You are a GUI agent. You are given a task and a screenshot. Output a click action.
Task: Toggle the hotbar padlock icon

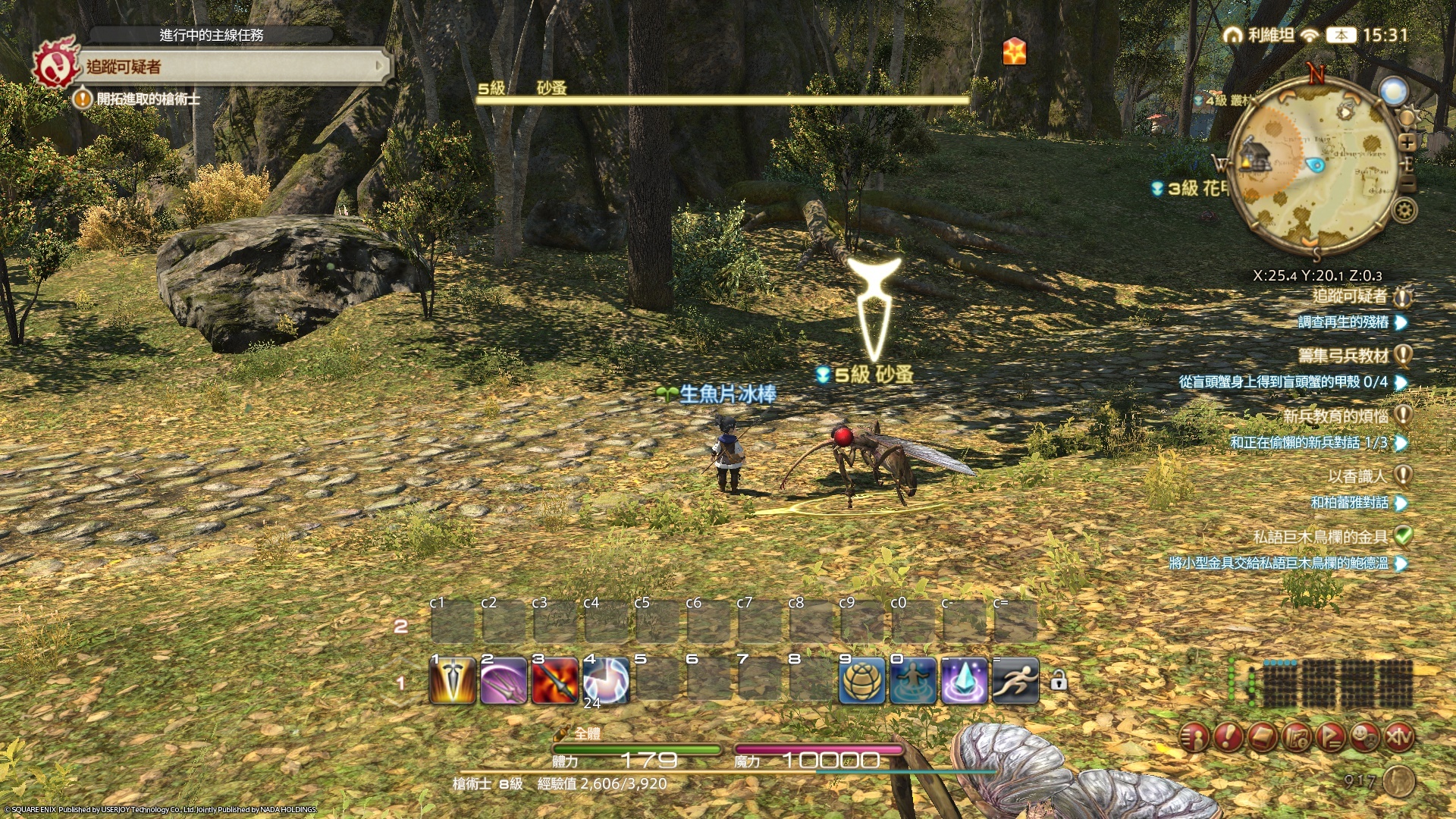pos(1059,681)
